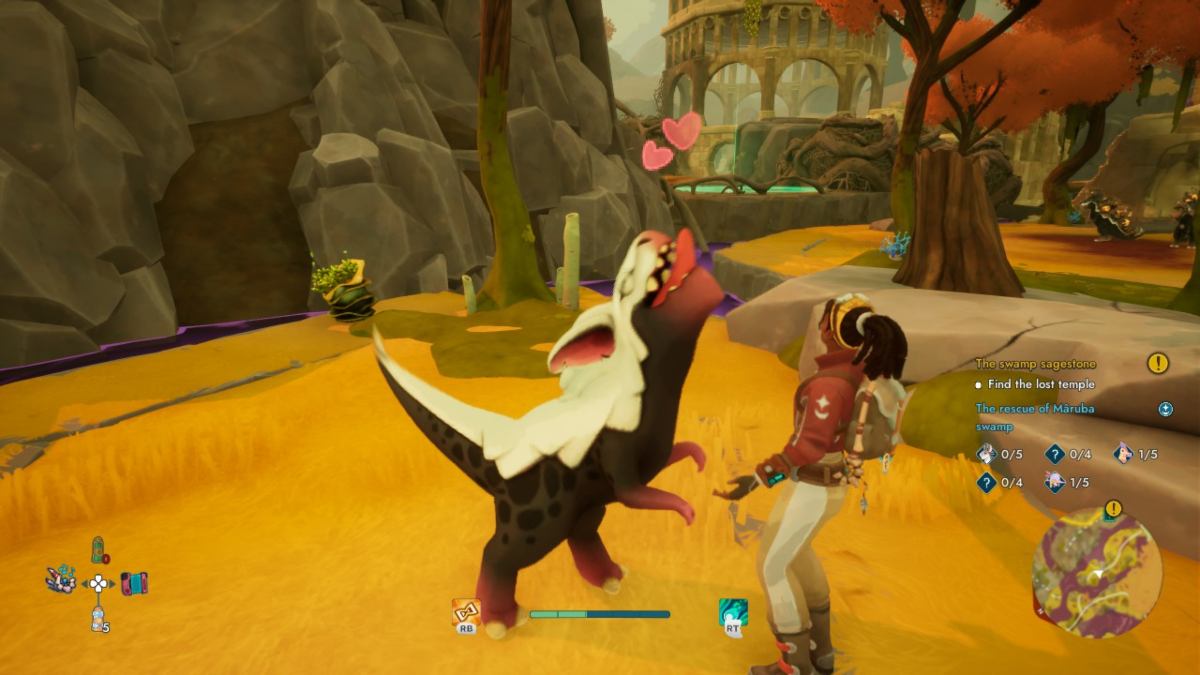Select the green canister item slot

pos(99,550)
